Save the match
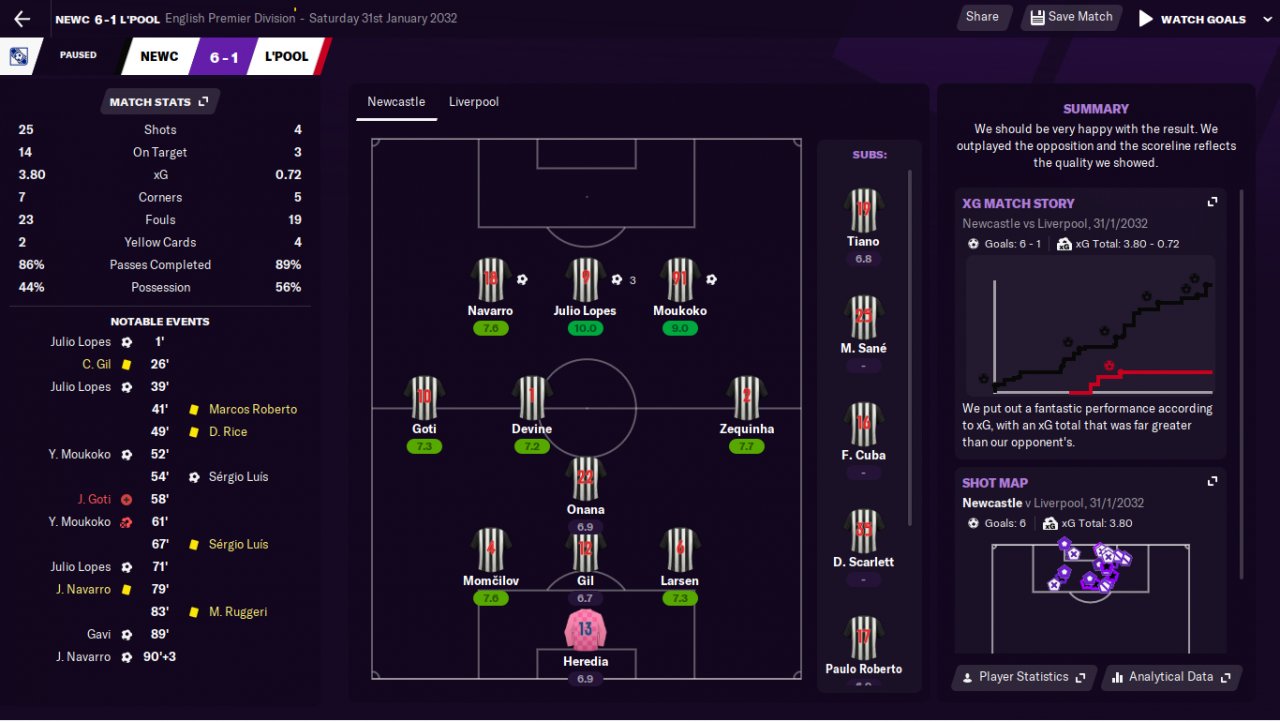The image size is (1280, 722). click(1070, 17)
